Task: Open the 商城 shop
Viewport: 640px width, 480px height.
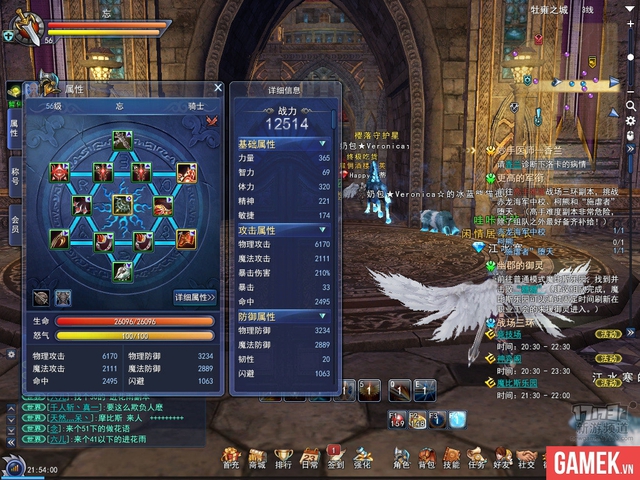Action: tap(257, 459)
